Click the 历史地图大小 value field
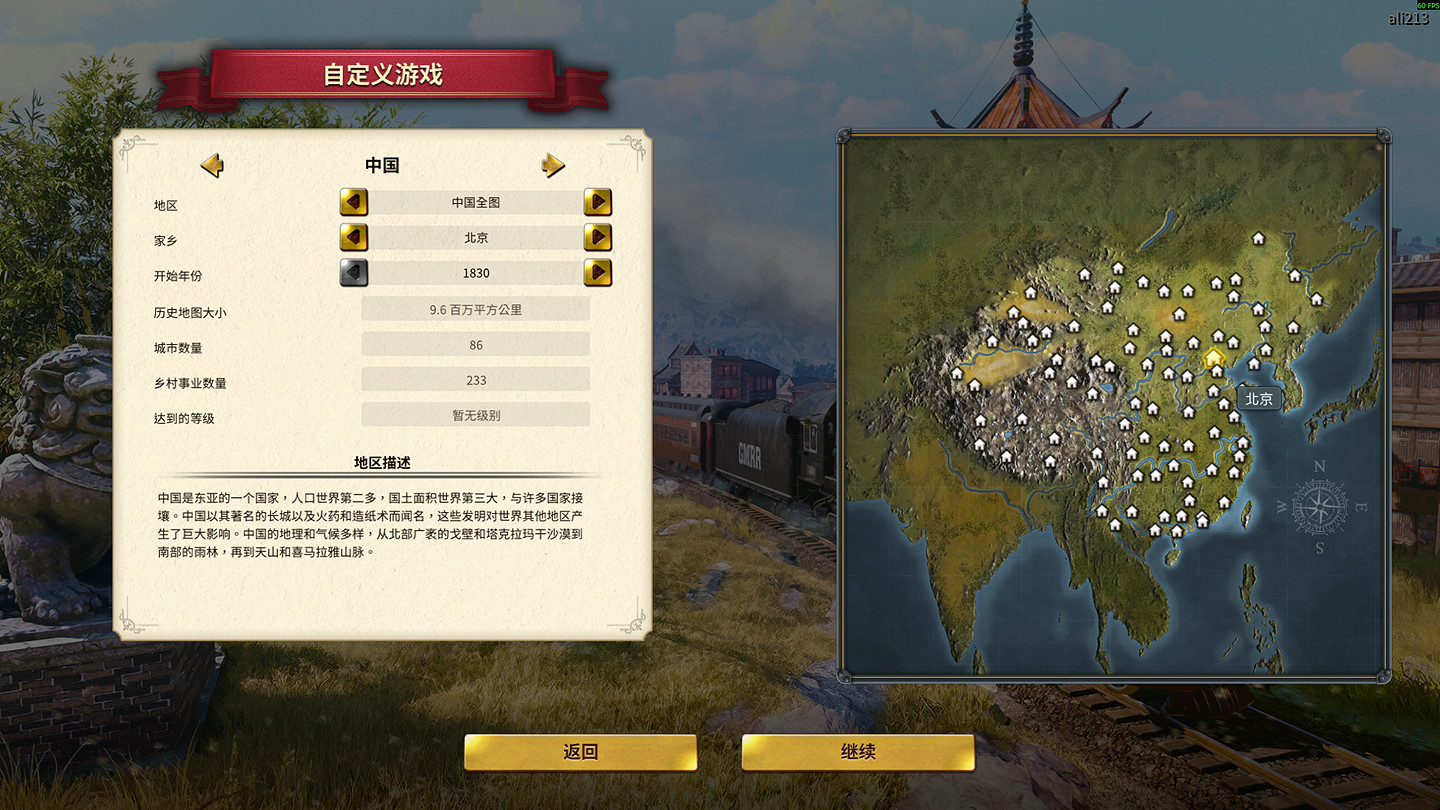The height and width of the screenshot is (810, 1440). [476, 309]
